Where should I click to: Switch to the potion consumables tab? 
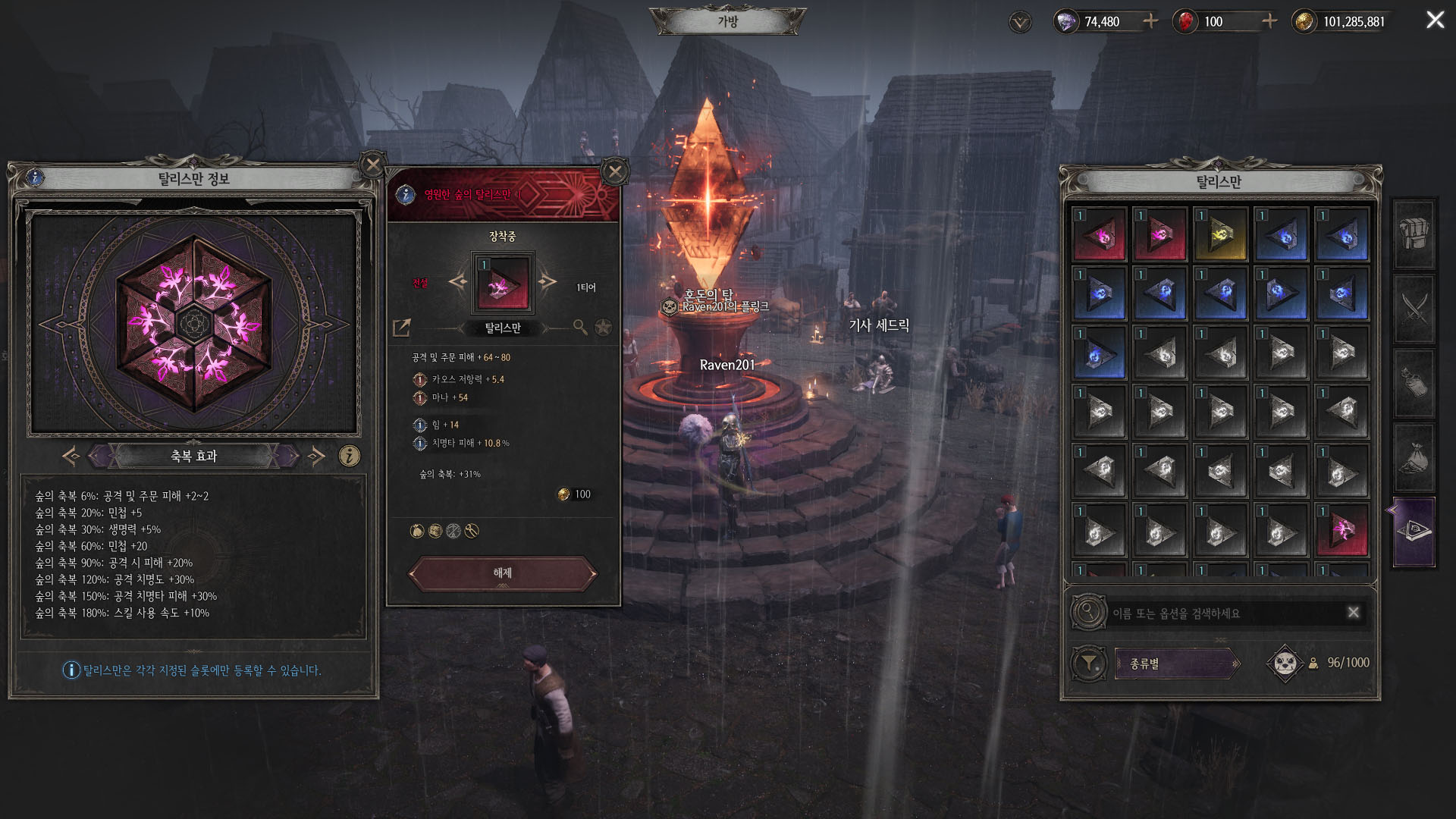pyautogui.click(x=1414, y=383)
